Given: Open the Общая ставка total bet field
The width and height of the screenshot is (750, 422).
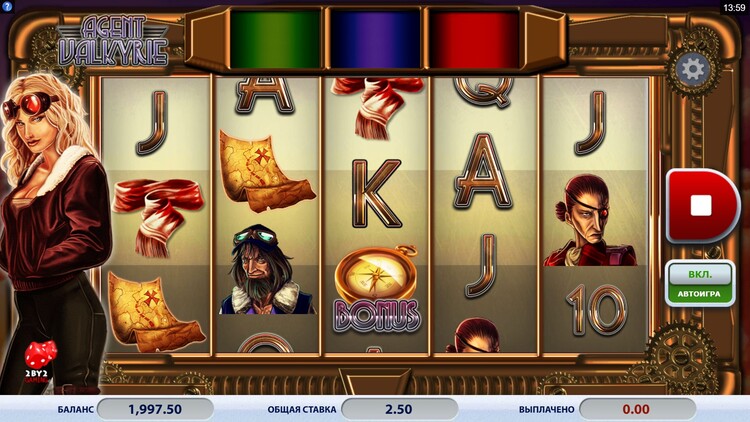Looking at the screenshot, I should pyautogui.click(x=399, y=409).
